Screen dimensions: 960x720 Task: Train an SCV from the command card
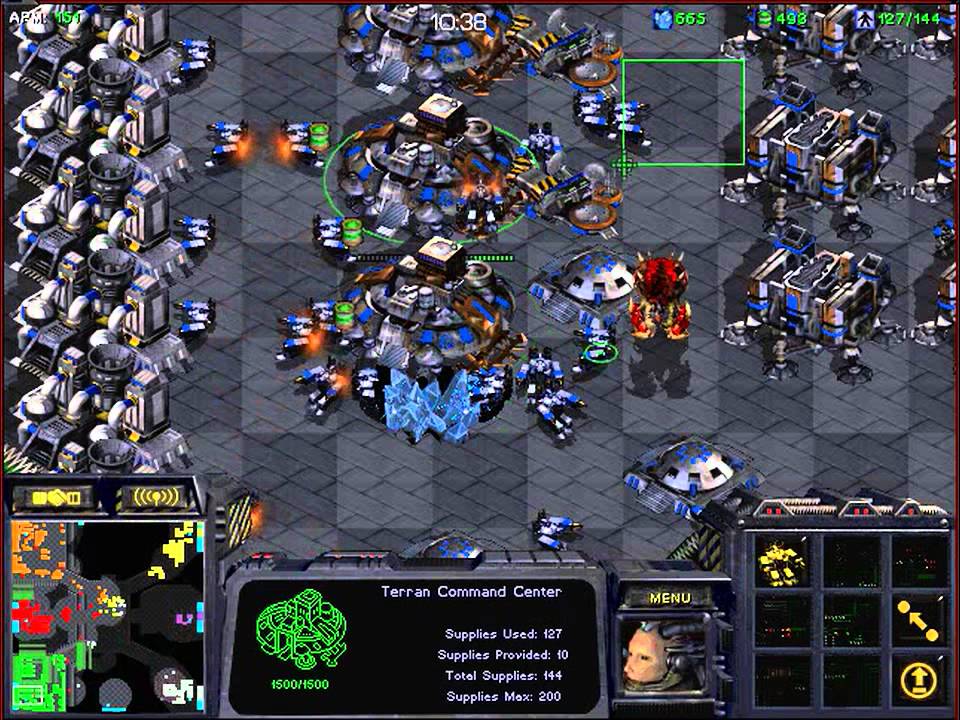coord(781,559)
